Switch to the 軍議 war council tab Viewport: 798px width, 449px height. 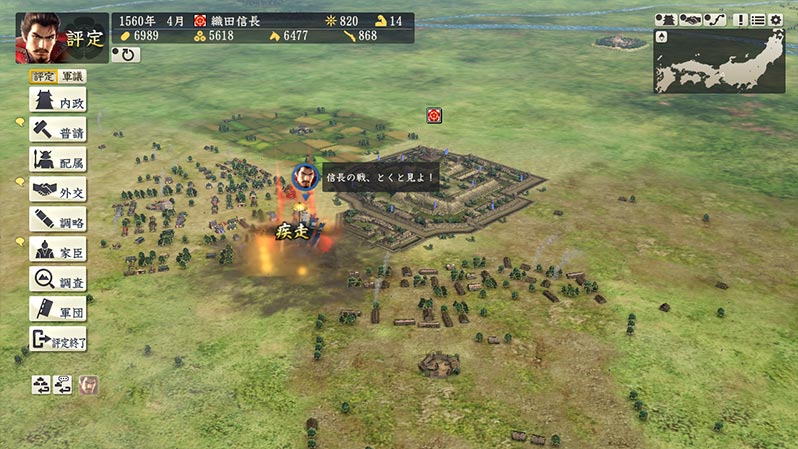coord(73,76)
